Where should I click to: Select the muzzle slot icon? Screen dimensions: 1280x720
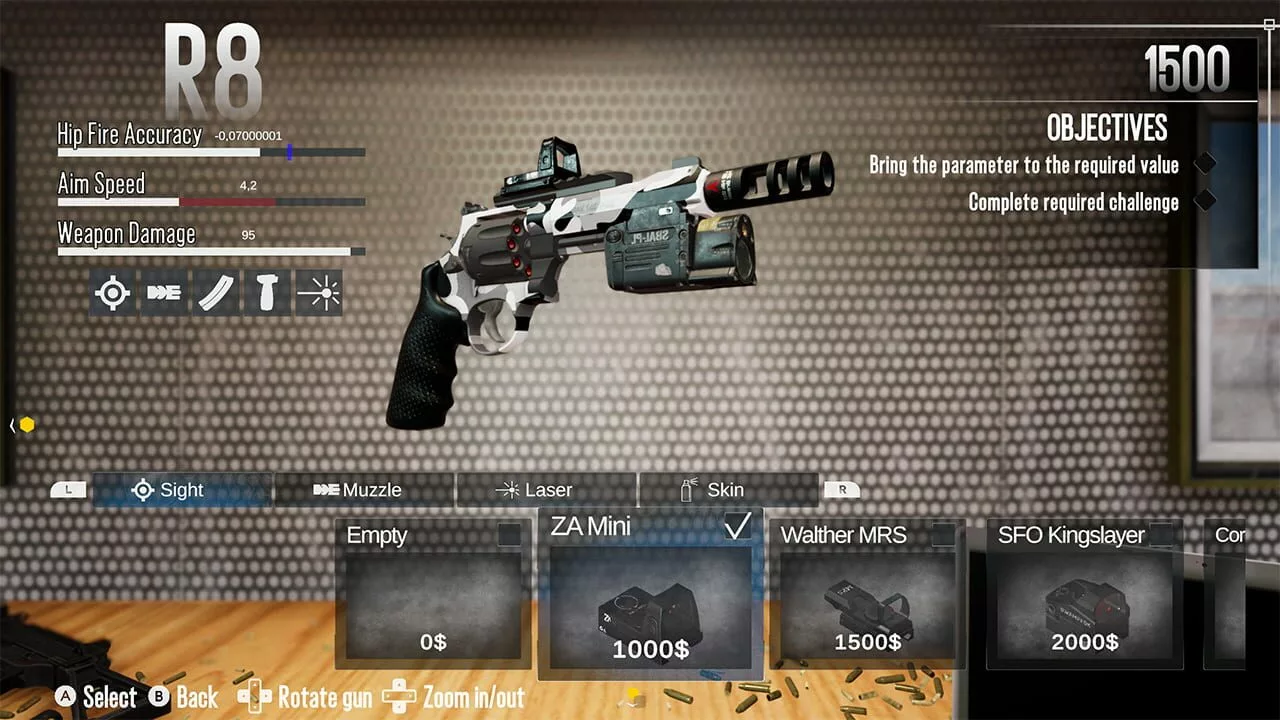[164, 293]
